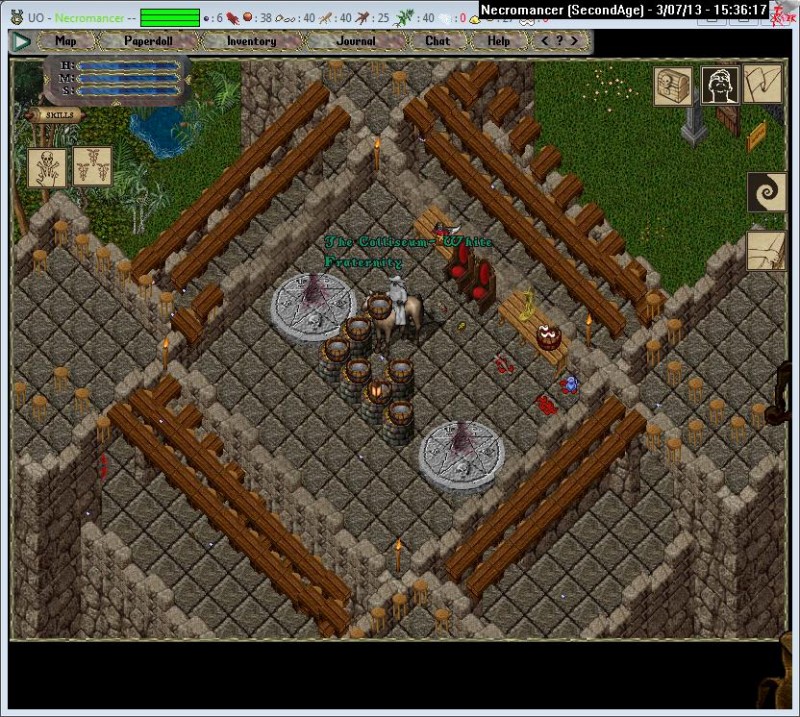Click the green arrow on the menu bar

pyautogui.click(x=21, y=41)
